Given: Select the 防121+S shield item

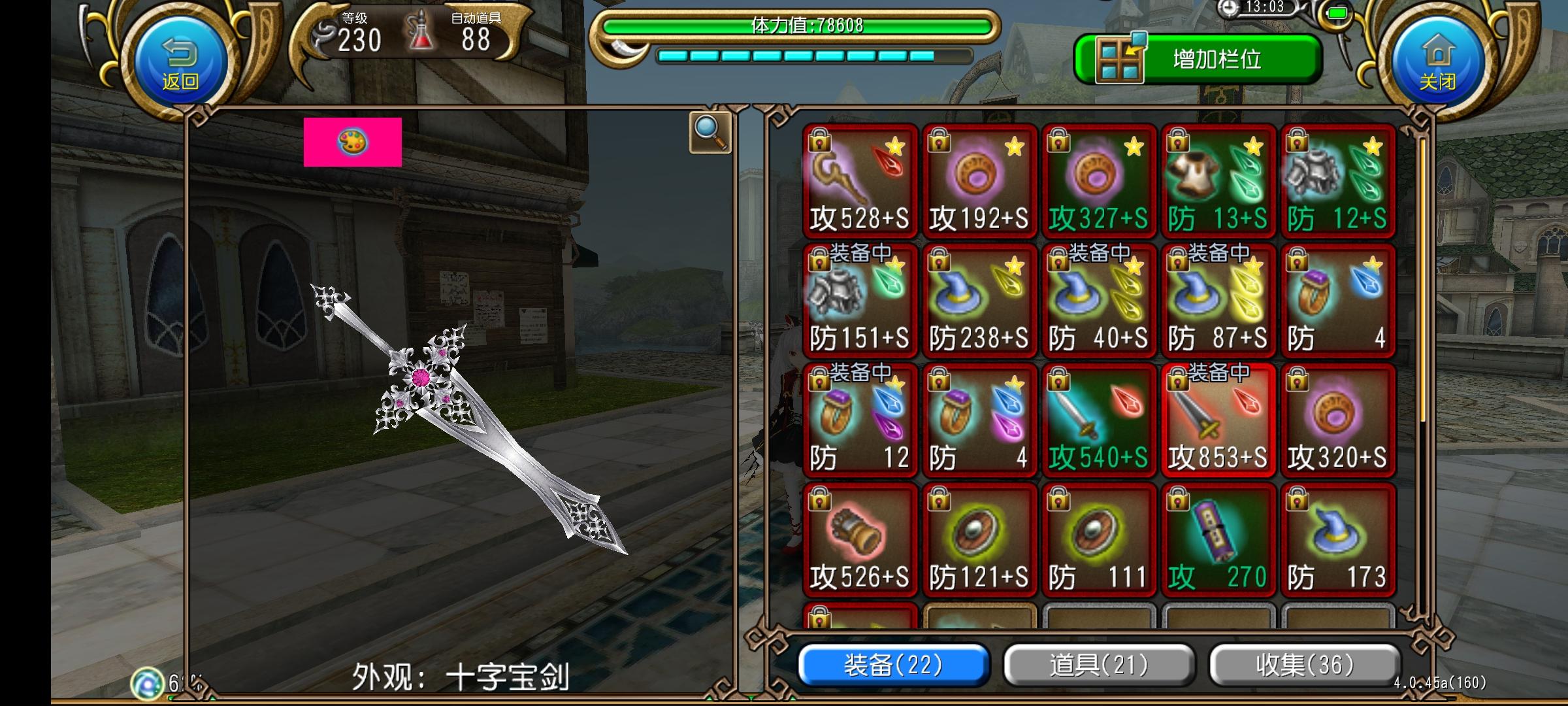Looking at the screenshot, I should coord(979,539).
